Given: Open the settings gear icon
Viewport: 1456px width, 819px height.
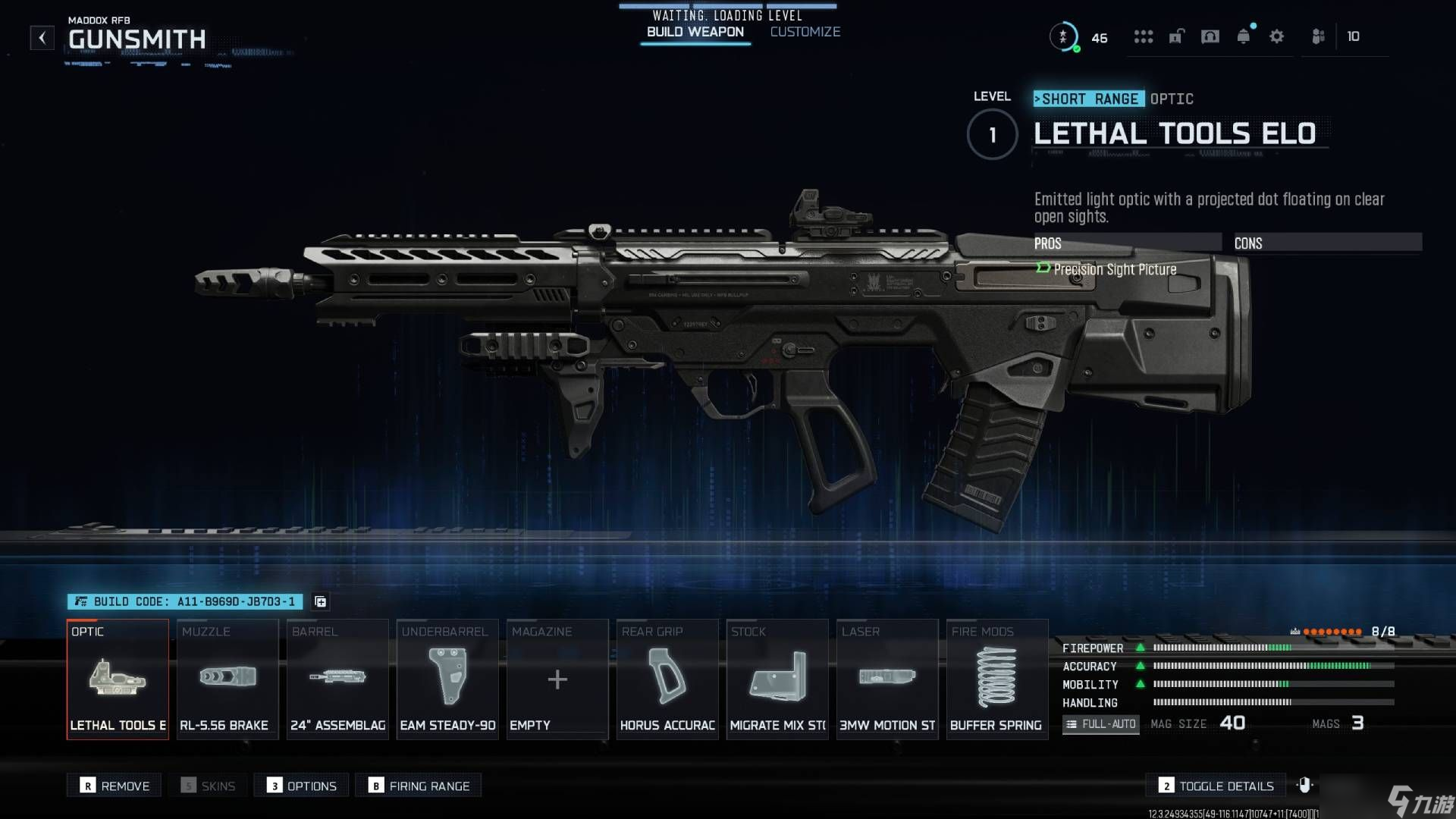Looking at the screenshot, I should point(1276,36).
